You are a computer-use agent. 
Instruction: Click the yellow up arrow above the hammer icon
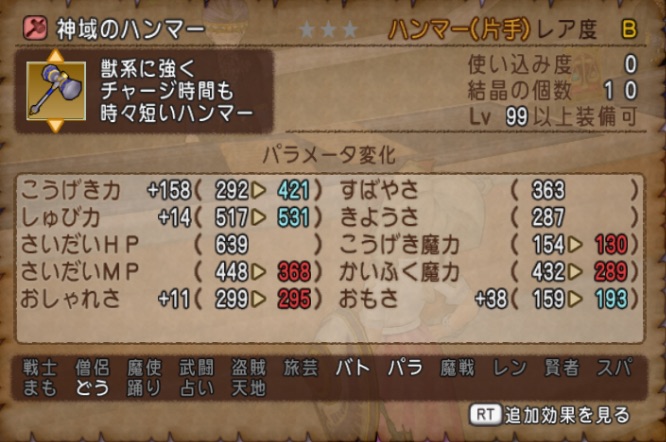tap(53, 57)
